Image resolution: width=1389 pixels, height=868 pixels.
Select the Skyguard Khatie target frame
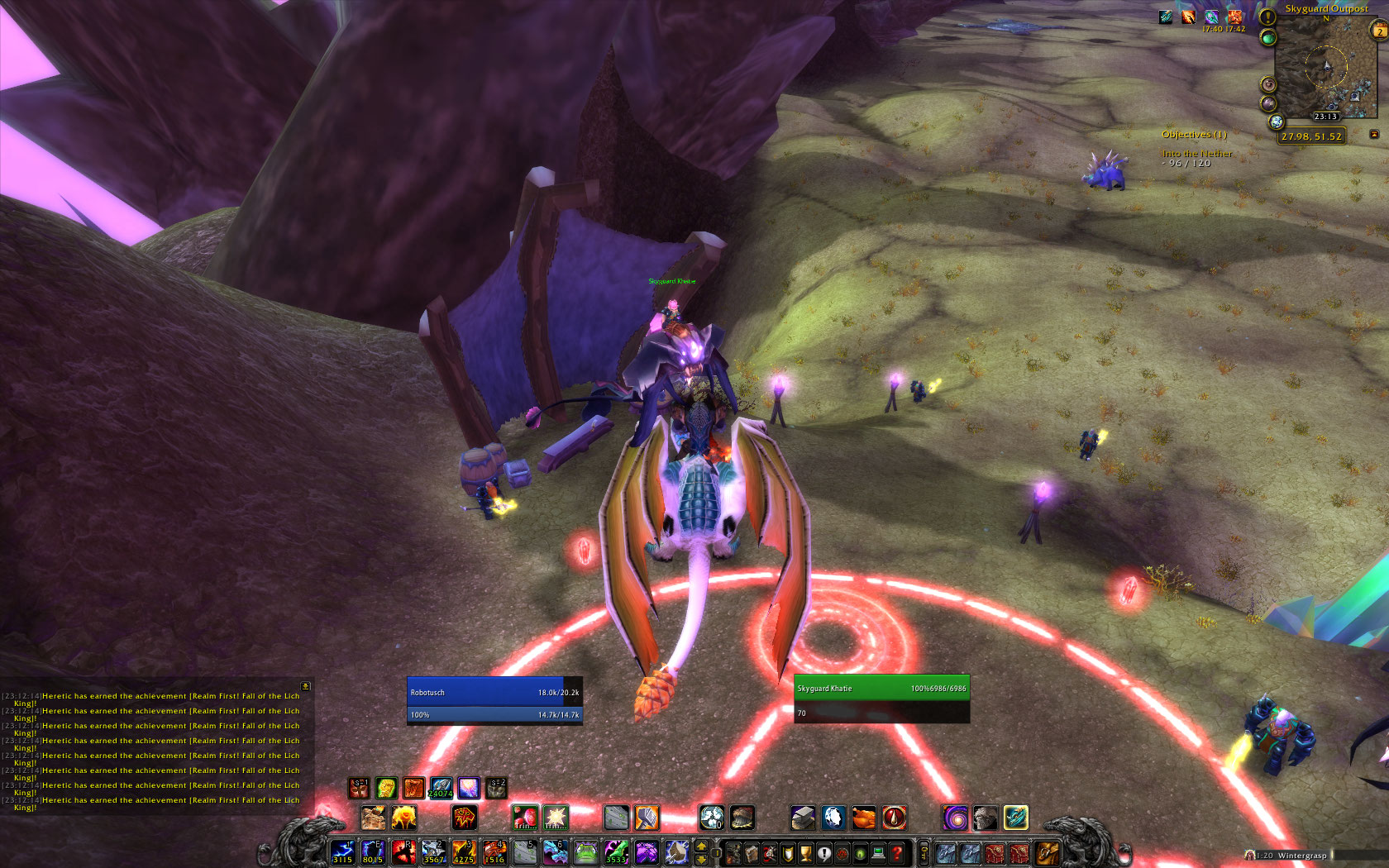[x=881, y=688]
